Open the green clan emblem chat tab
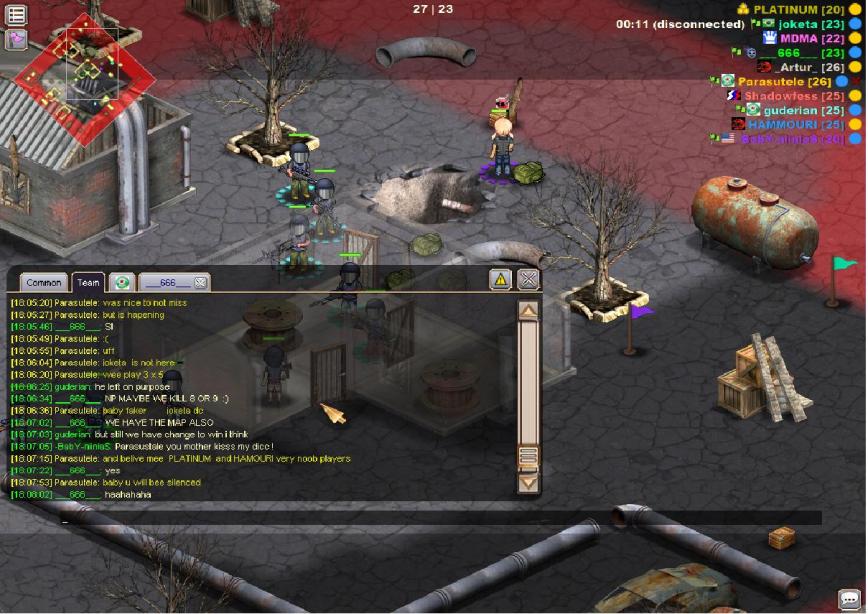 (x=122, y=283)
